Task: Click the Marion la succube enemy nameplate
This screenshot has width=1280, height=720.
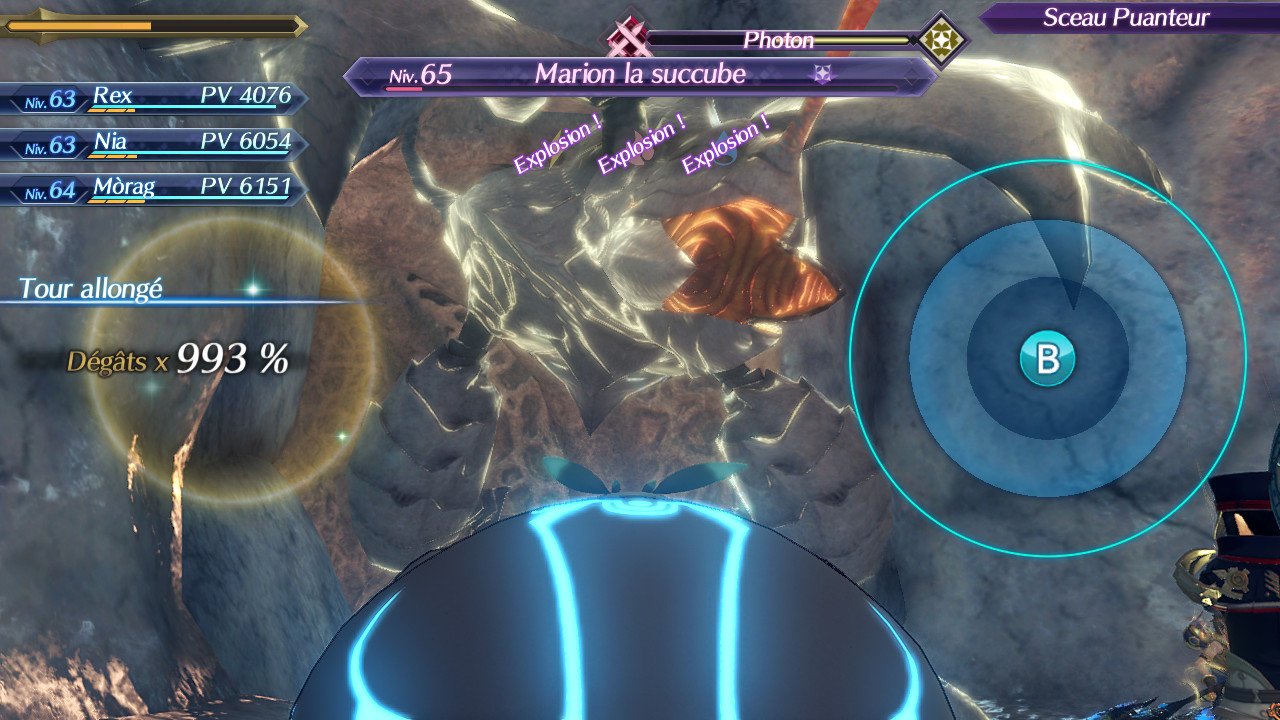Action: pyautogui.click(x=640, y=75)
